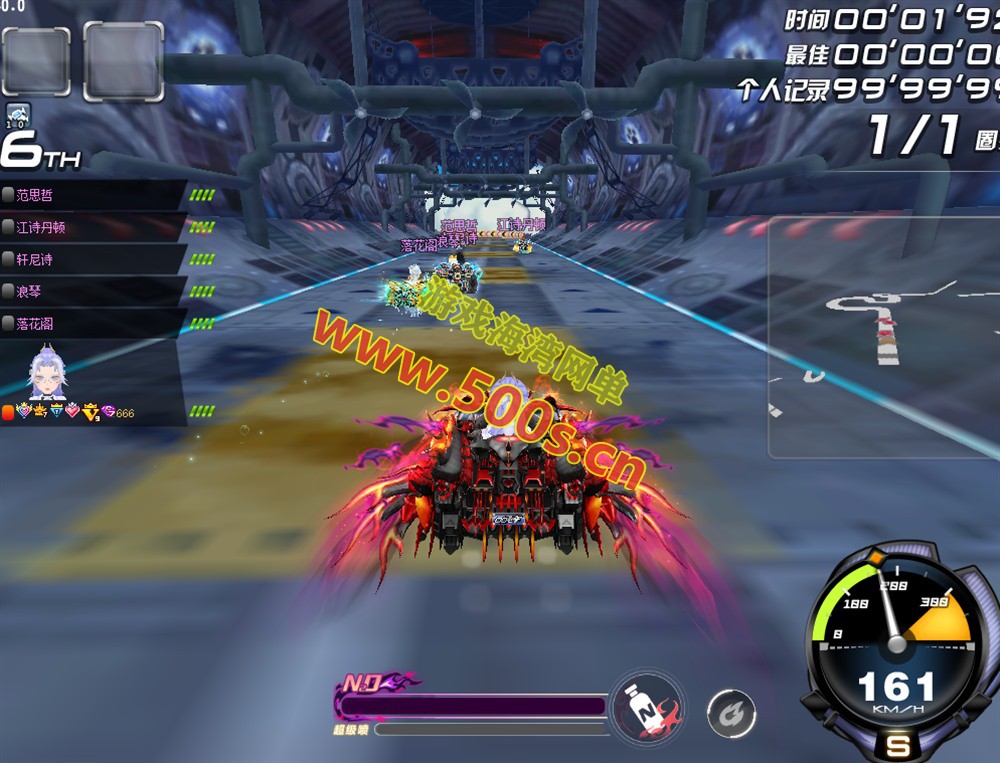Screen dimensions: 1000x763
Task: Open your purple-haired character avatar
Action: pos(46,372)
